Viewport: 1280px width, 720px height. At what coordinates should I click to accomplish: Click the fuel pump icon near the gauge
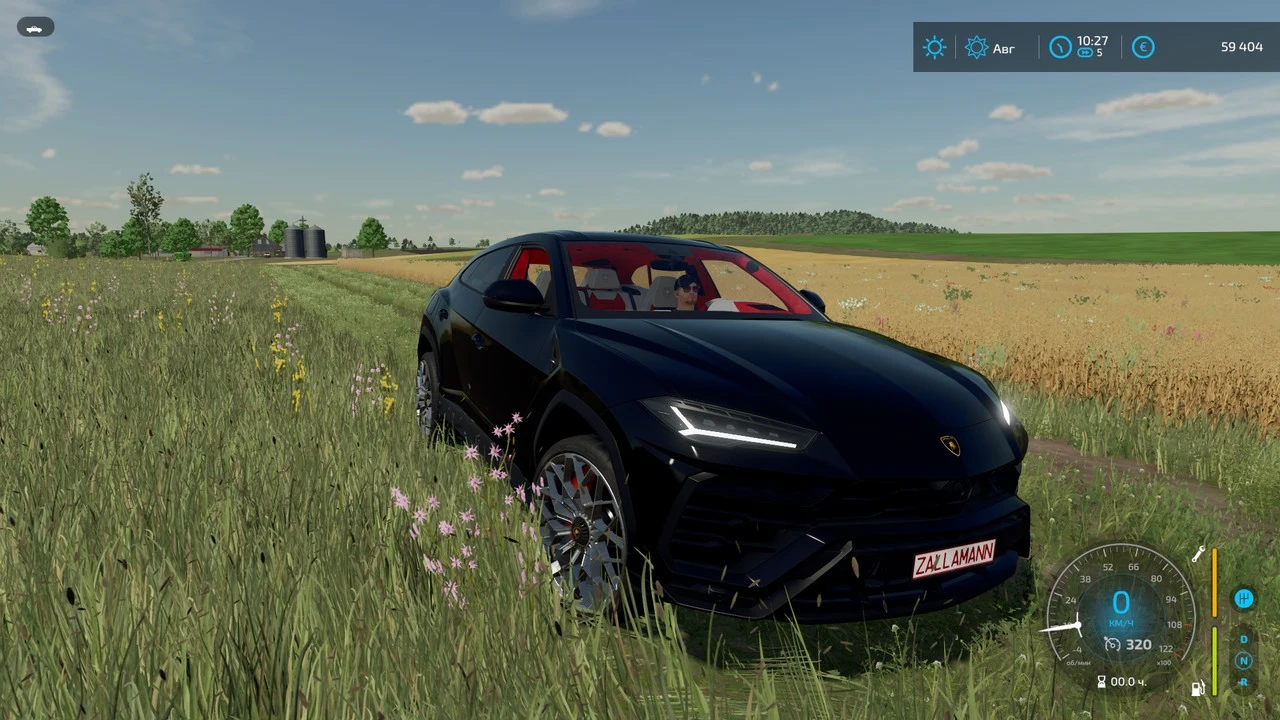1197,689
